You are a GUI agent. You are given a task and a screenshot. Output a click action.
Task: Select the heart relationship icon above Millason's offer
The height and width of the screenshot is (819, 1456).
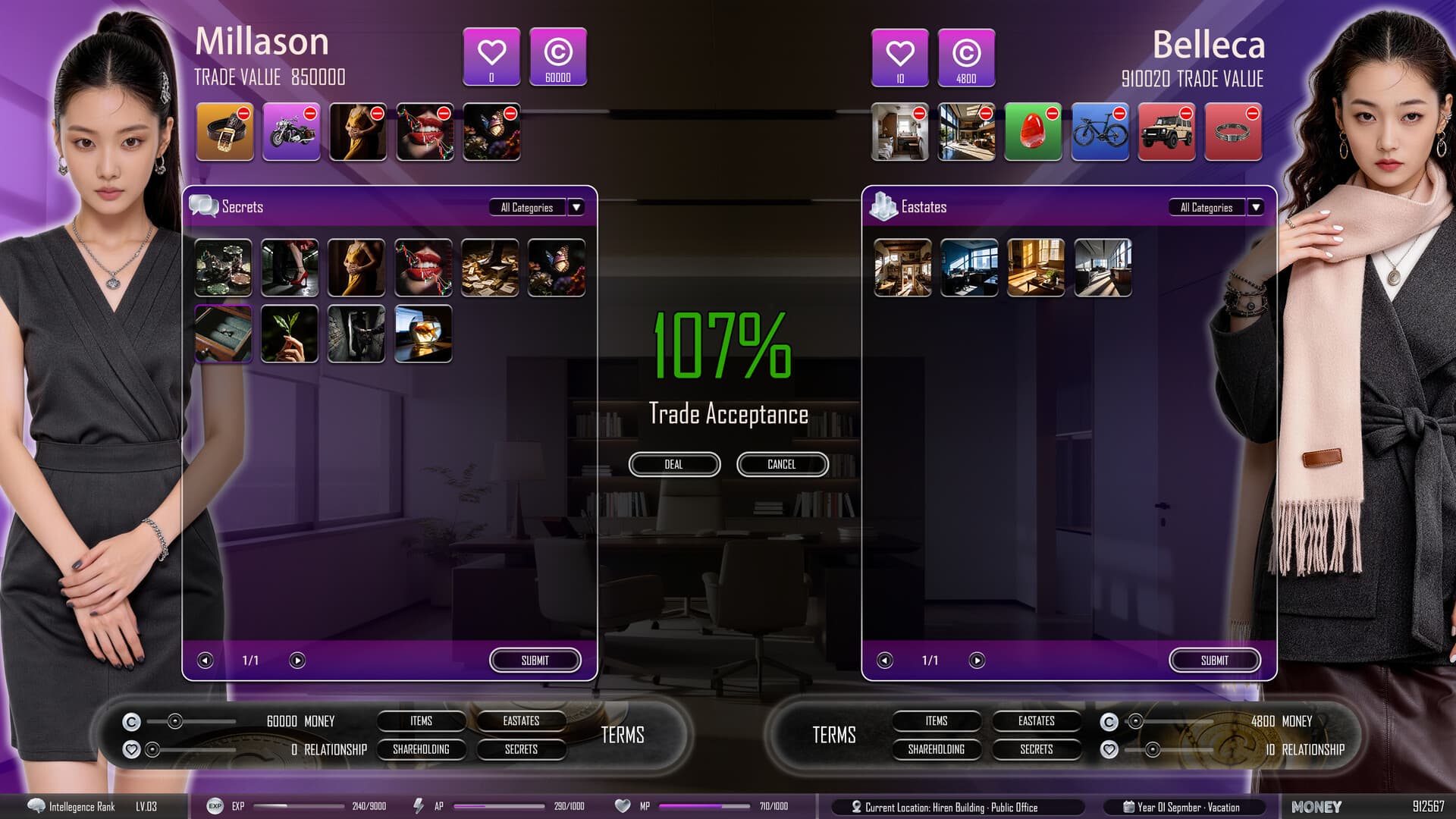491,57
